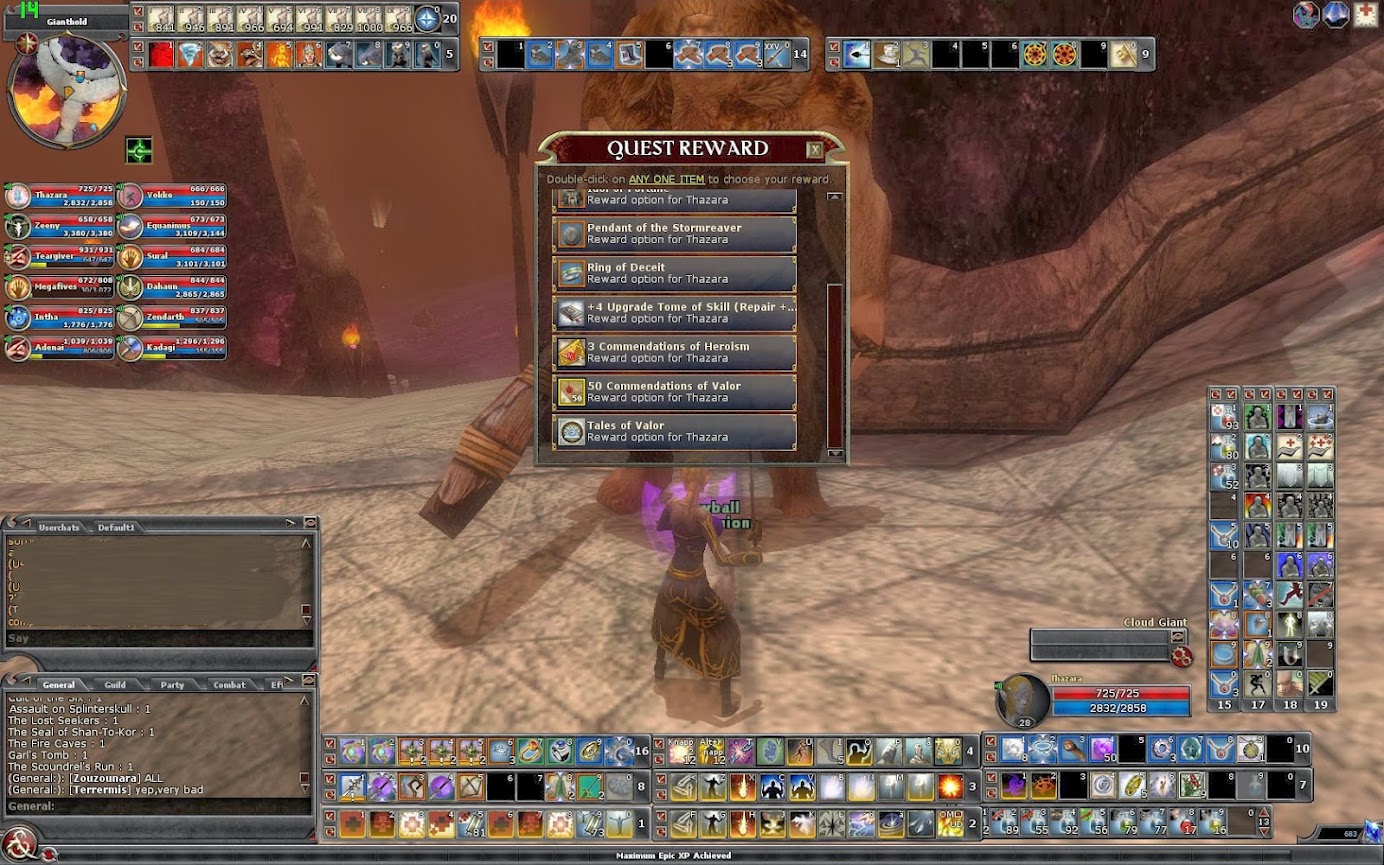Open the Combat chat tab
Screen dimensions: 1384x865
pos(229,685)
